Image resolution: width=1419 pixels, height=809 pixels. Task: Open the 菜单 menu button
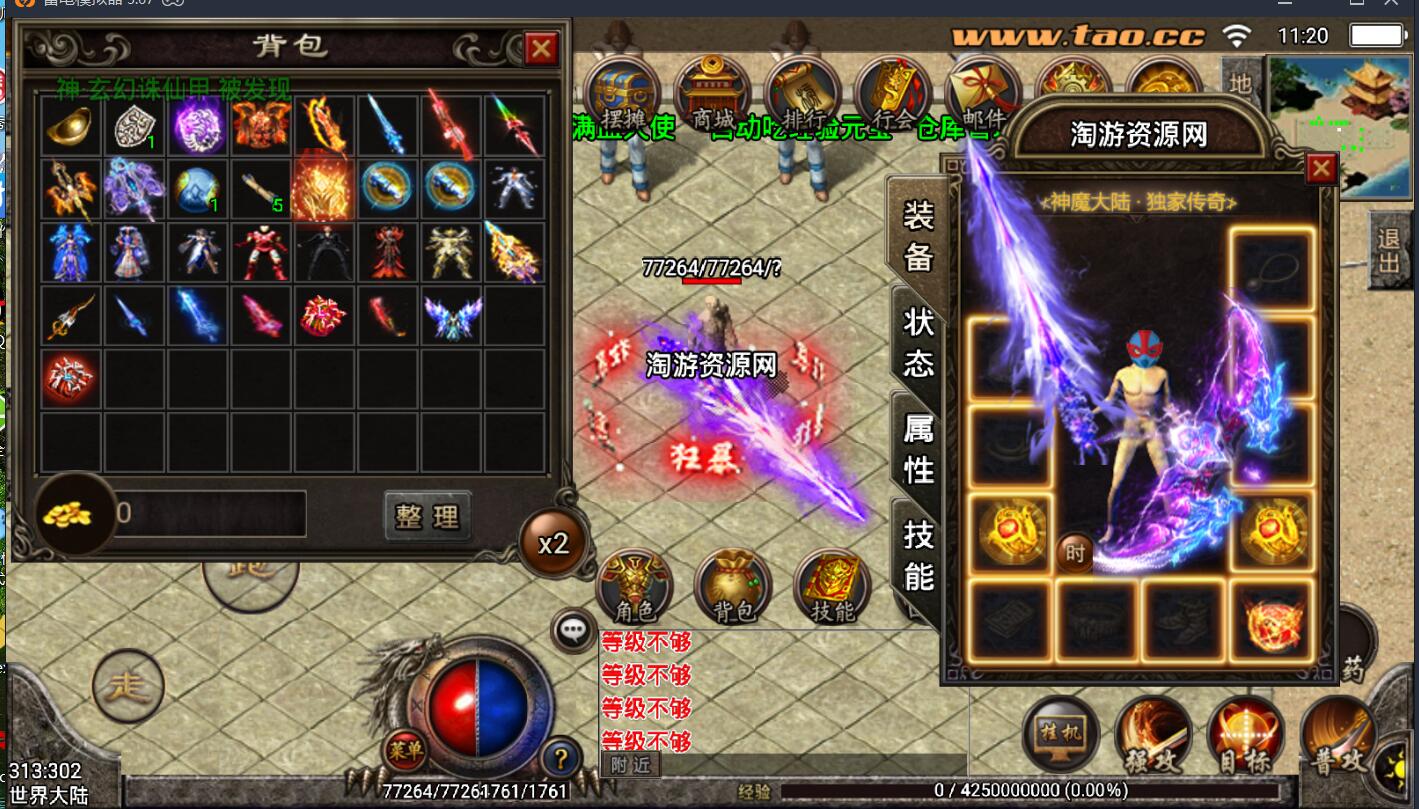click(x=405, y=749)
